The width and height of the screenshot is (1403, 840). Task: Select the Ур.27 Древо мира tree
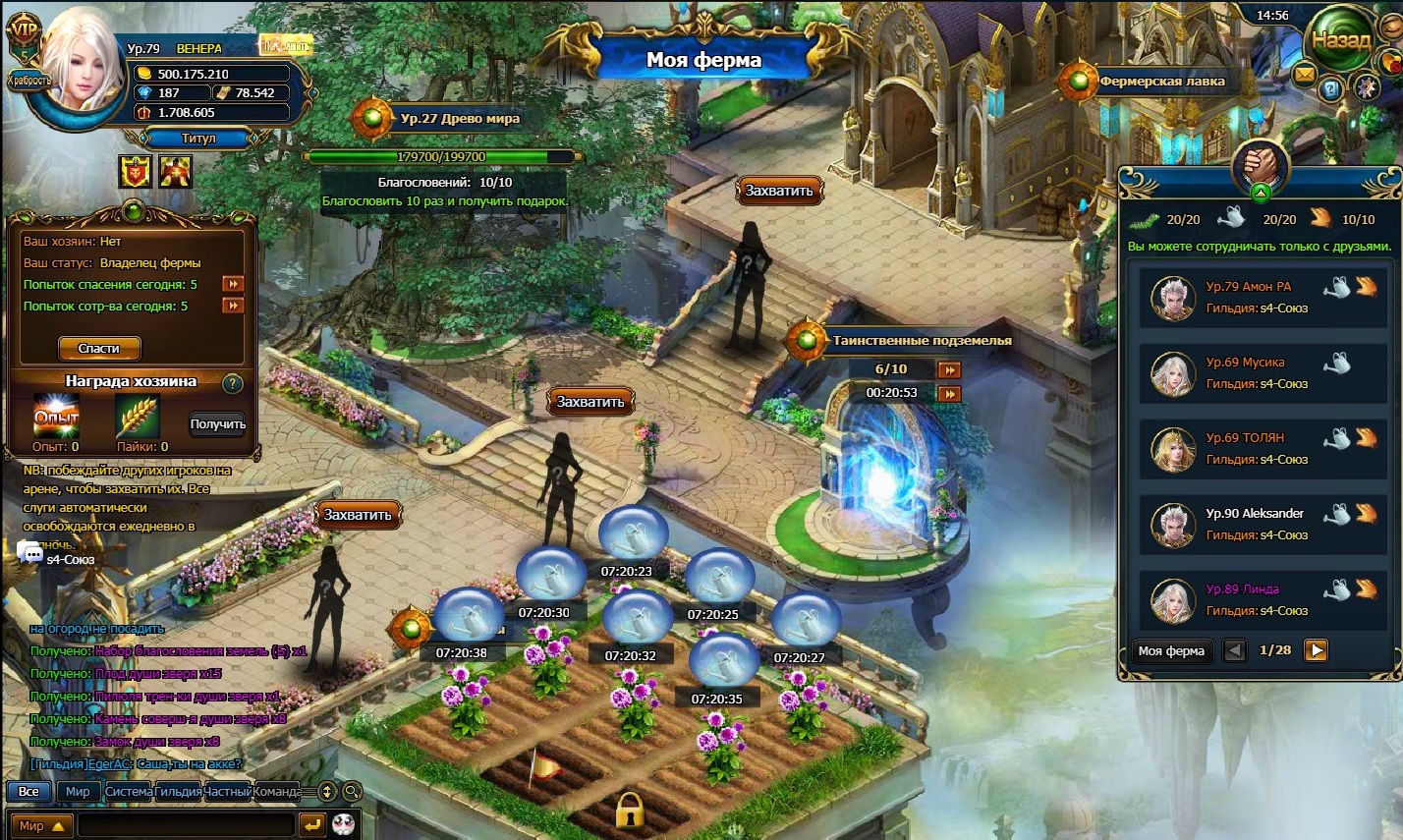pos(459,119)
